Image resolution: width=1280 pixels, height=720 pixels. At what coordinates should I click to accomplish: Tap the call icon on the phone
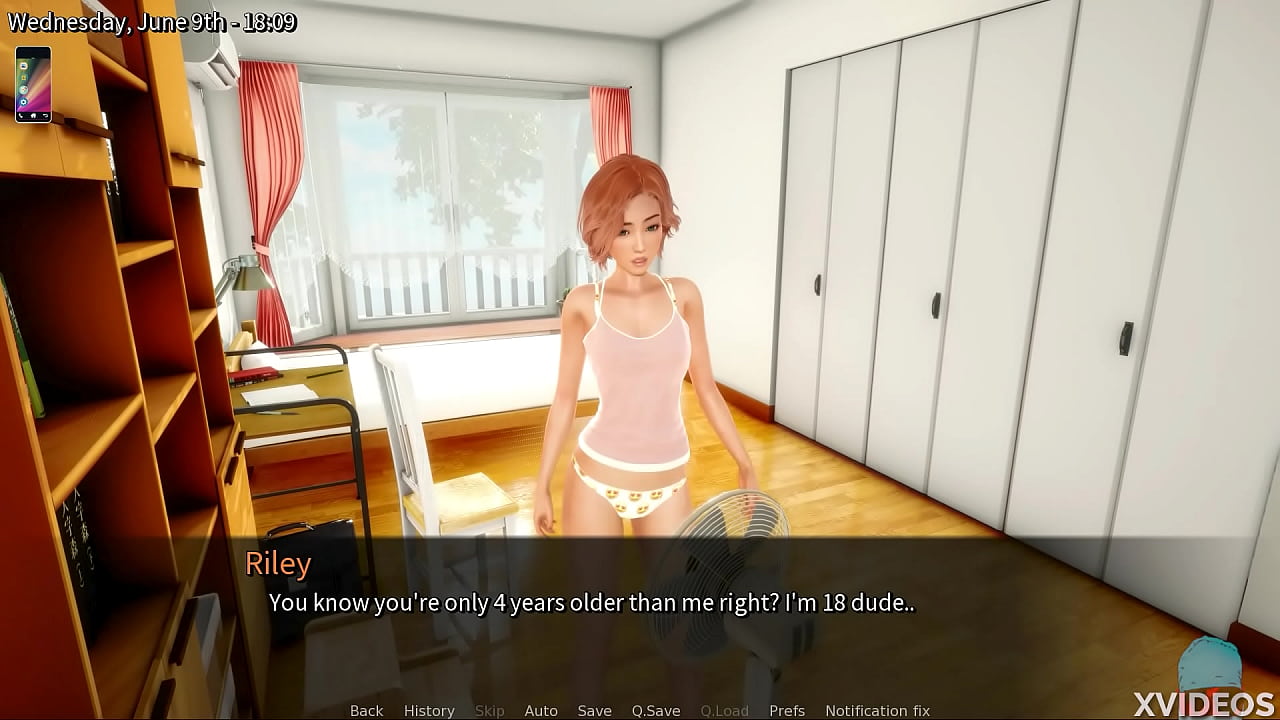[21, 115]
